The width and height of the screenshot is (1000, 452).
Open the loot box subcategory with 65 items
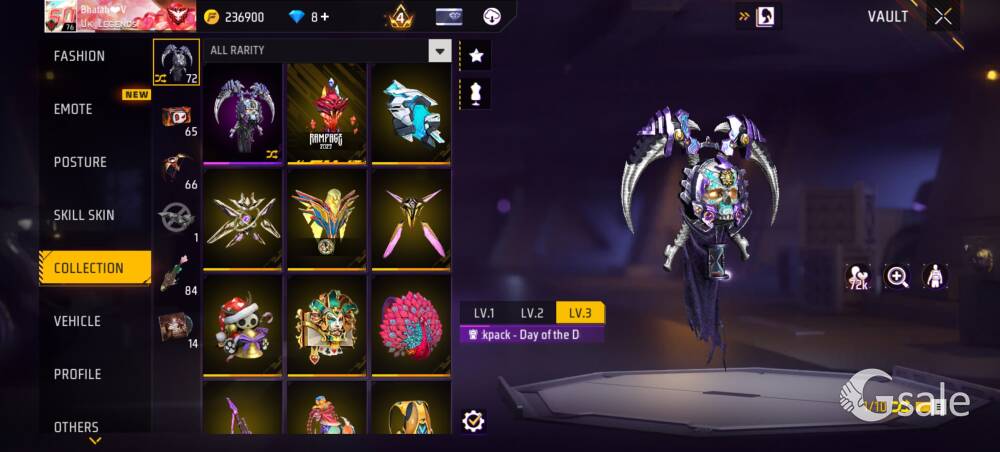click(177, 120)
